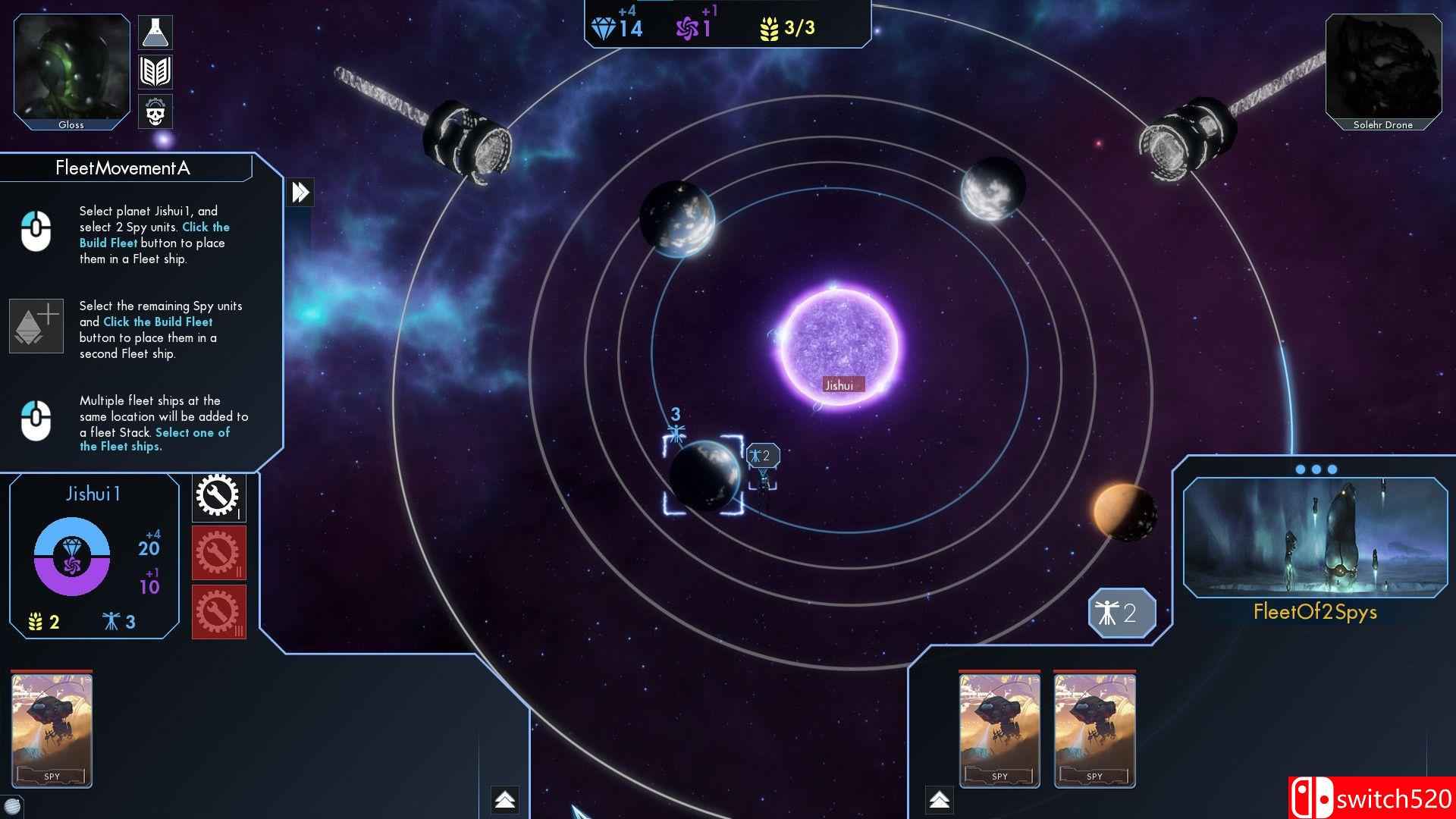
Task: Select the Spy card in planet hand
Action: coord(52,730)
